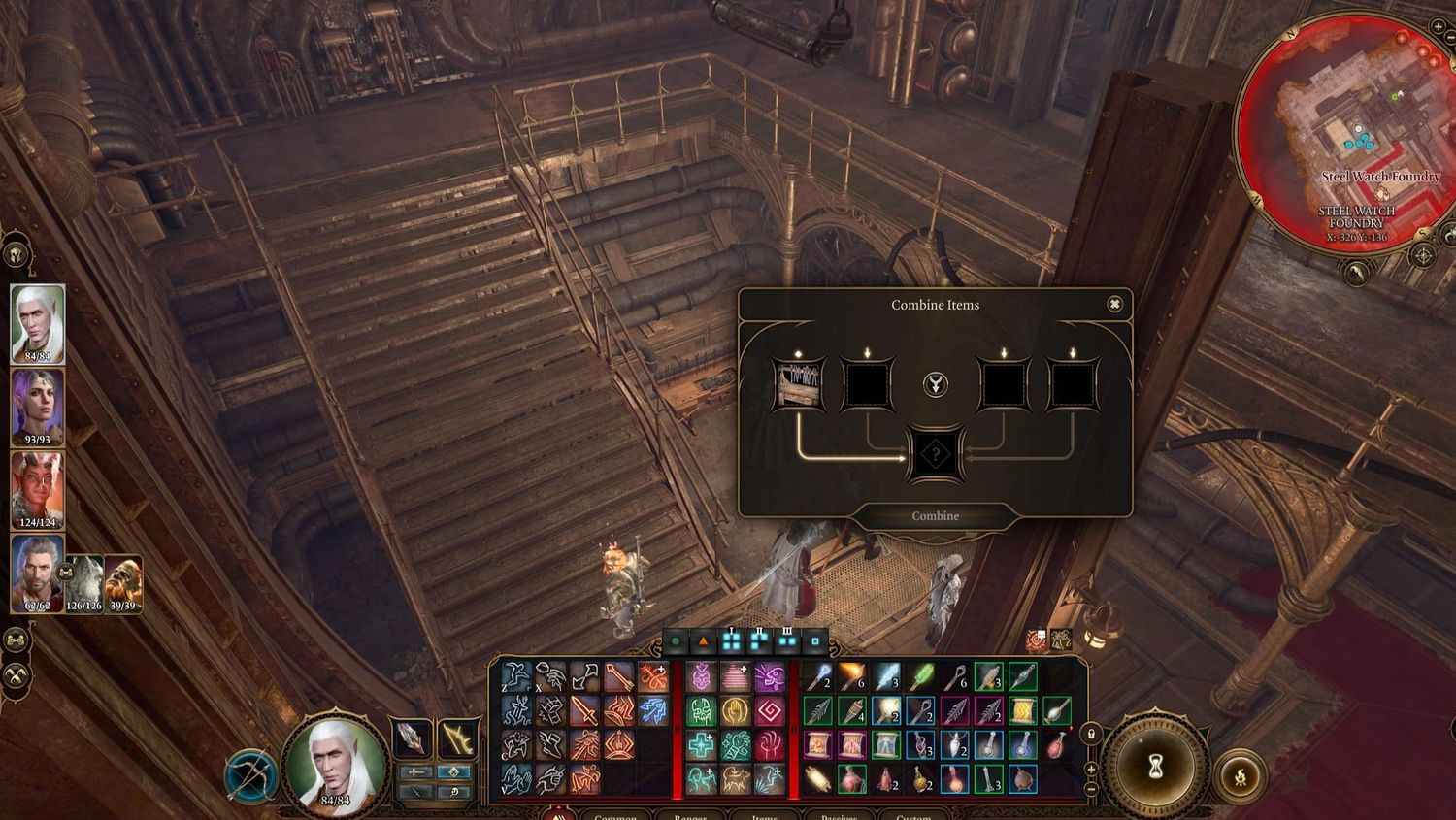1456x820 pixels.
Task: Choose the red tiefling companion portrait
Action: coord(38,489)
